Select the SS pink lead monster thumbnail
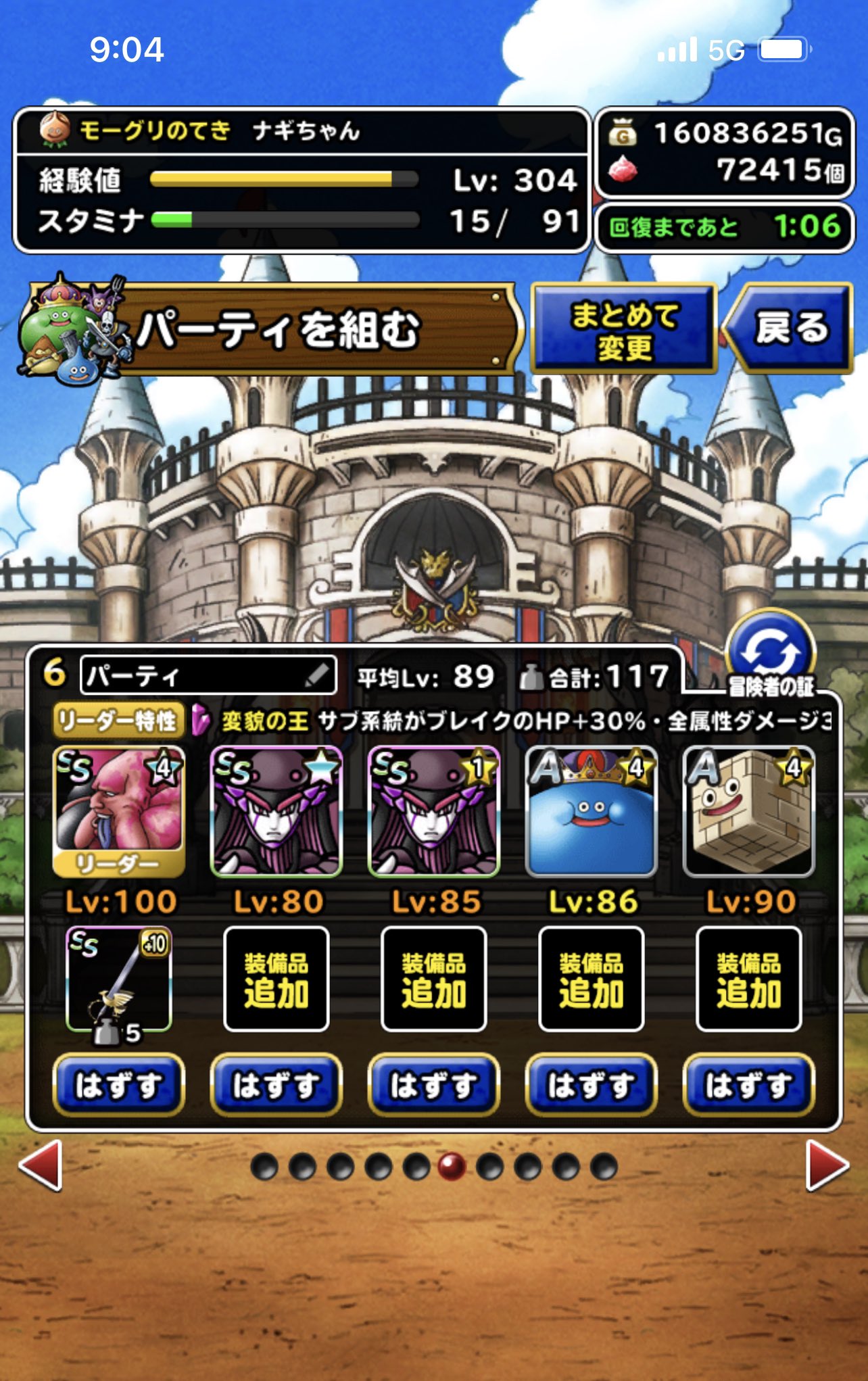The height and width of the screenshot is (1381, 868). (x=116, y=810)
